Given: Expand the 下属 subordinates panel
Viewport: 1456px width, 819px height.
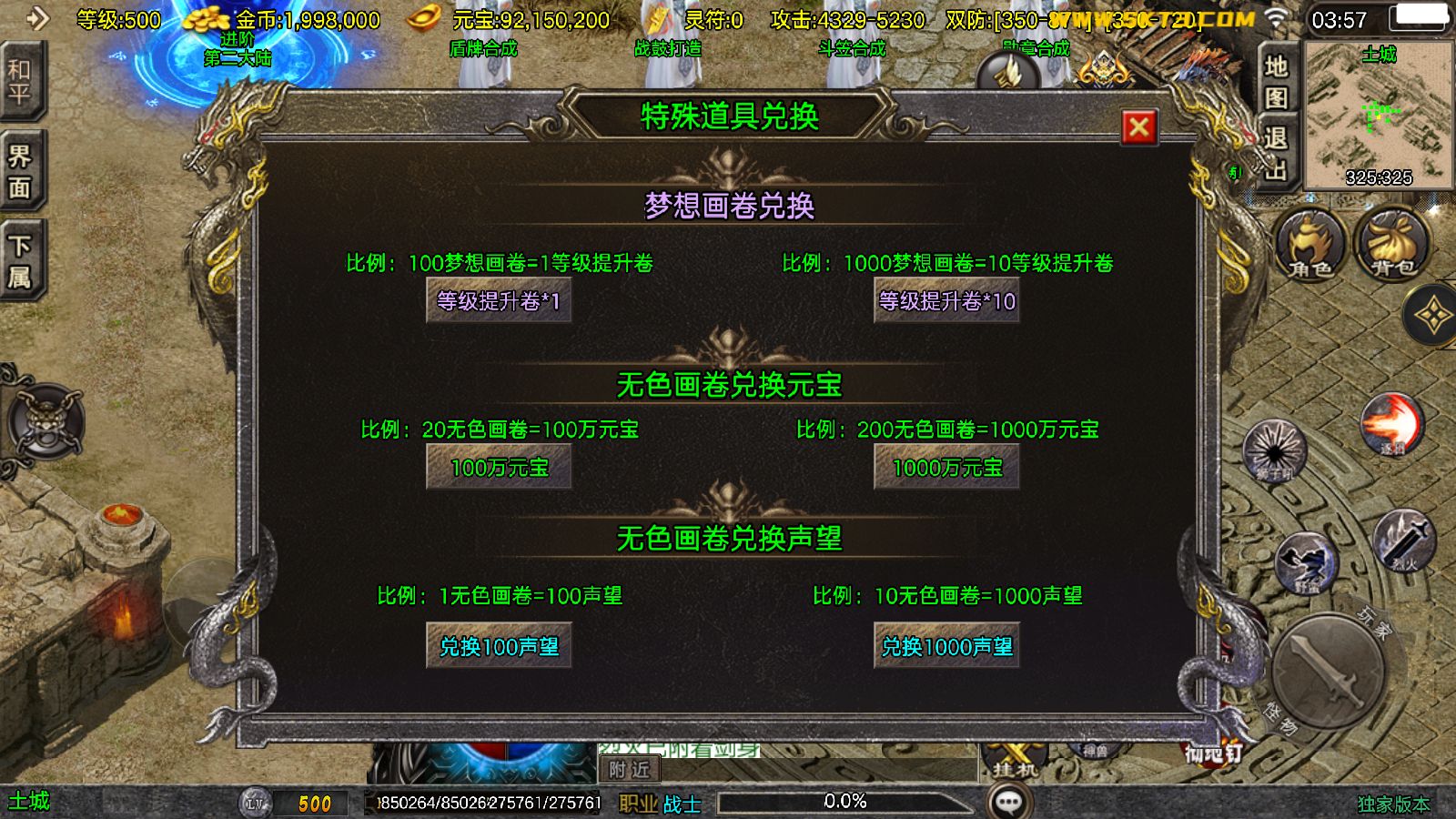Looking at the screenshot, I should pos(20,259).
